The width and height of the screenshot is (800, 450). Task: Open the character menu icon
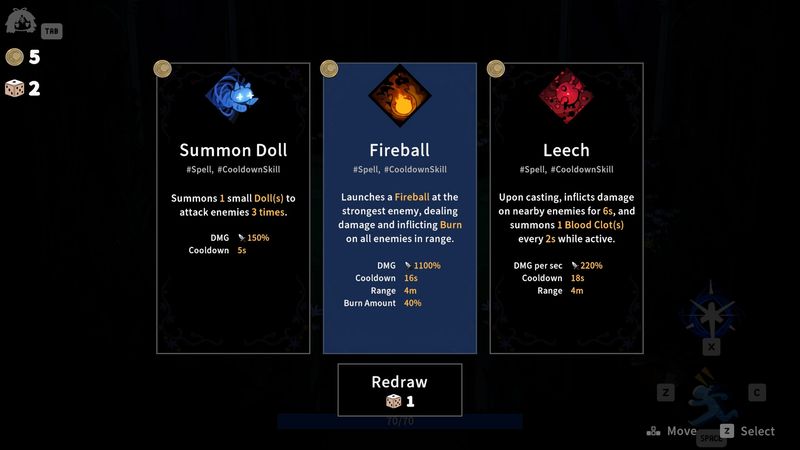pos(22,21)
